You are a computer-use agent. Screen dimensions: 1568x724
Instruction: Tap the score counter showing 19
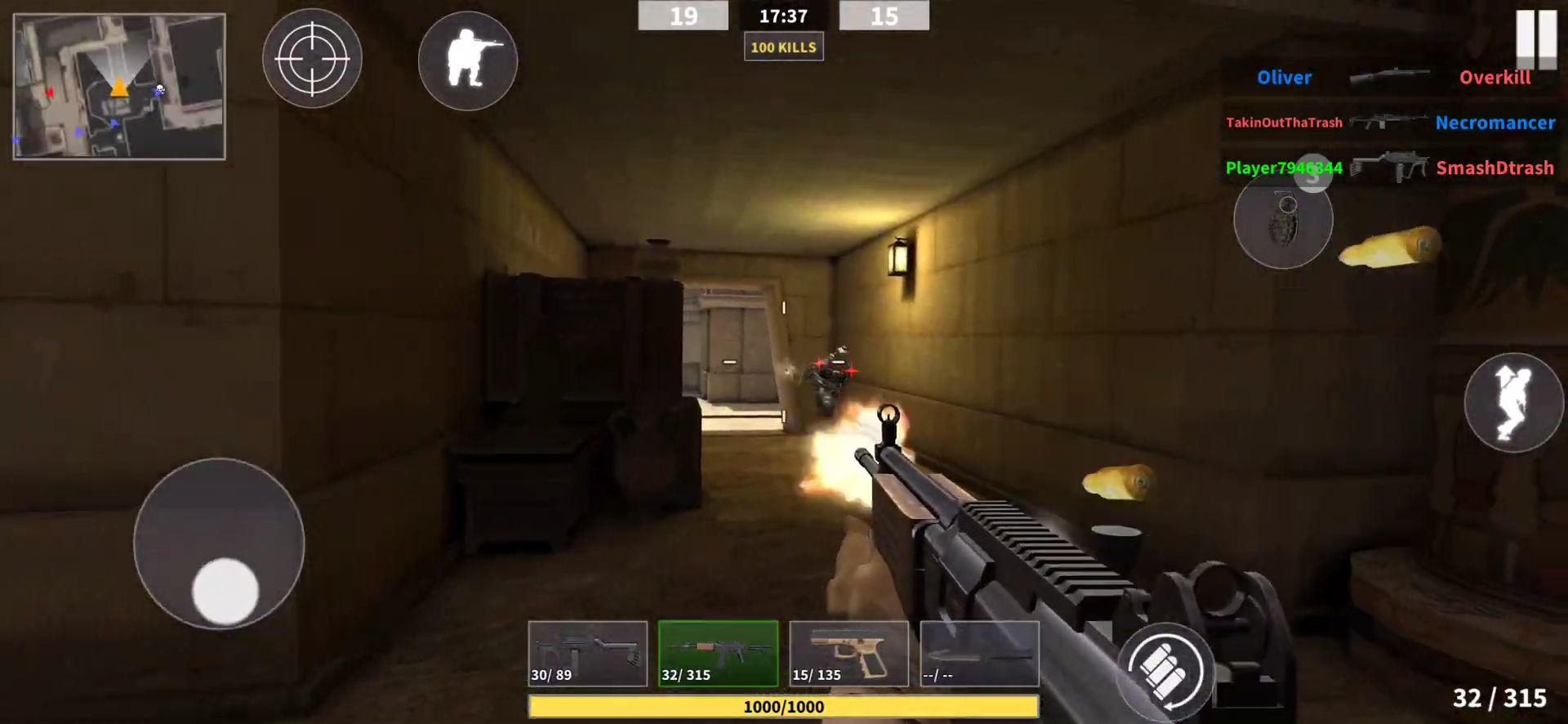tap(683, 16)
